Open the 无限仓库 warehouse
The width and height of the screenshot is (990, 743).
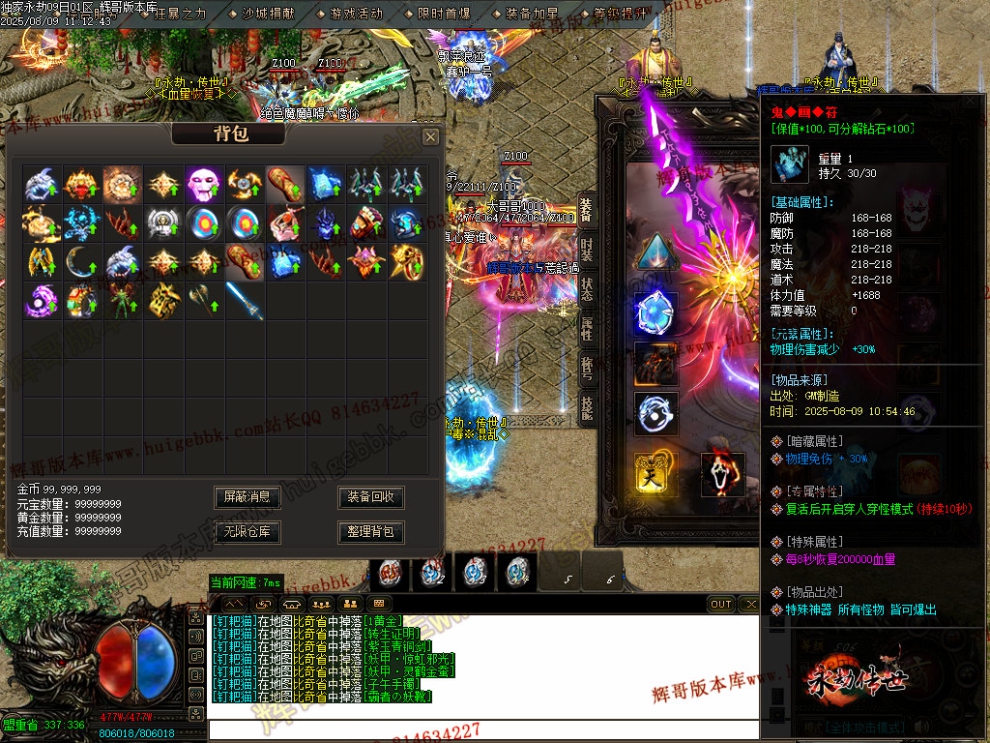[x=247, y=531]
